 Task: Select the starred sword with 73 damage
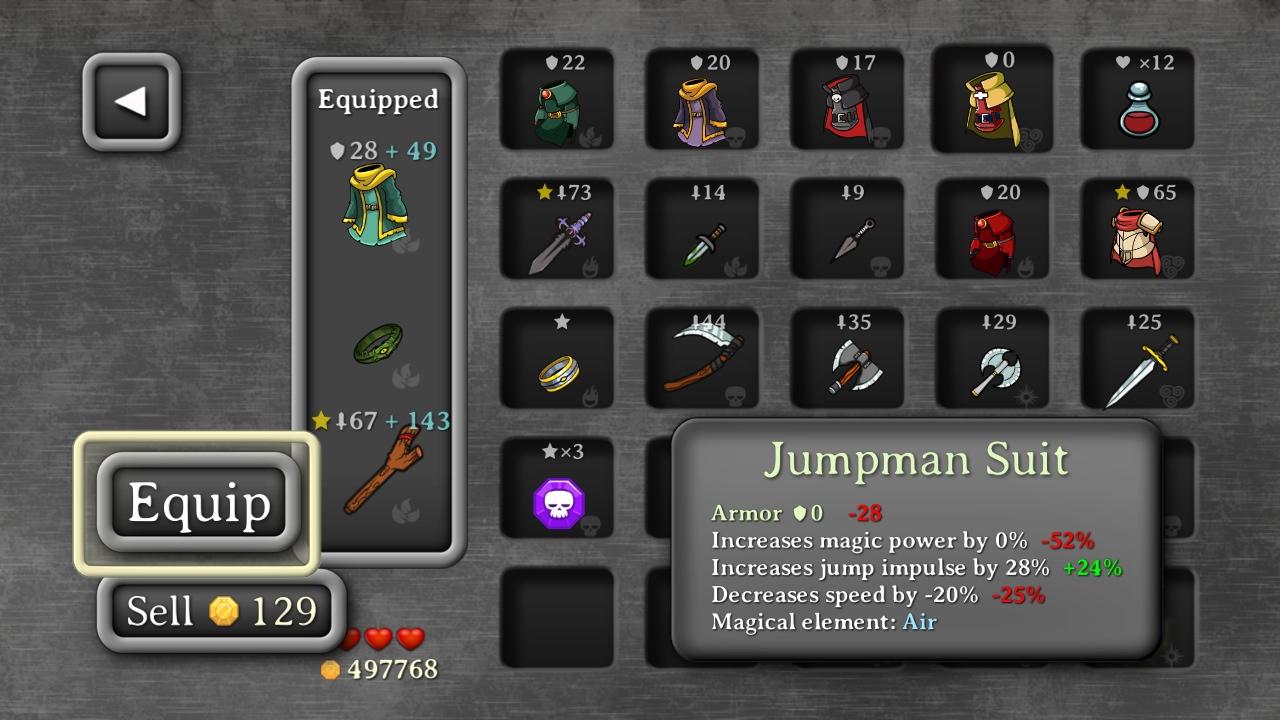coord(556,230)
